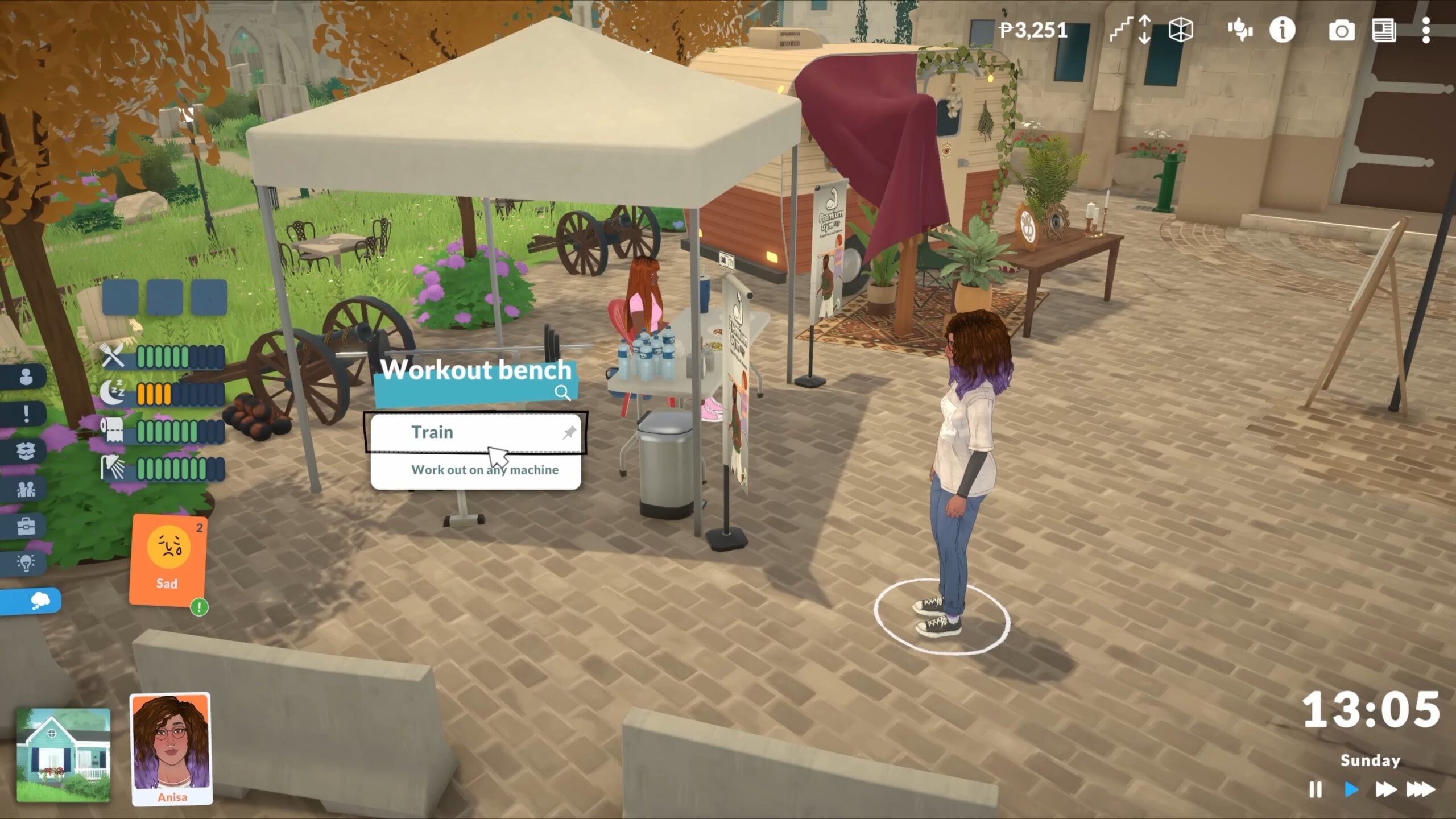Viewport: 1456px width, 819px height.
Task: Expand the exclamation alerts panel
Action: click(26, 413)
